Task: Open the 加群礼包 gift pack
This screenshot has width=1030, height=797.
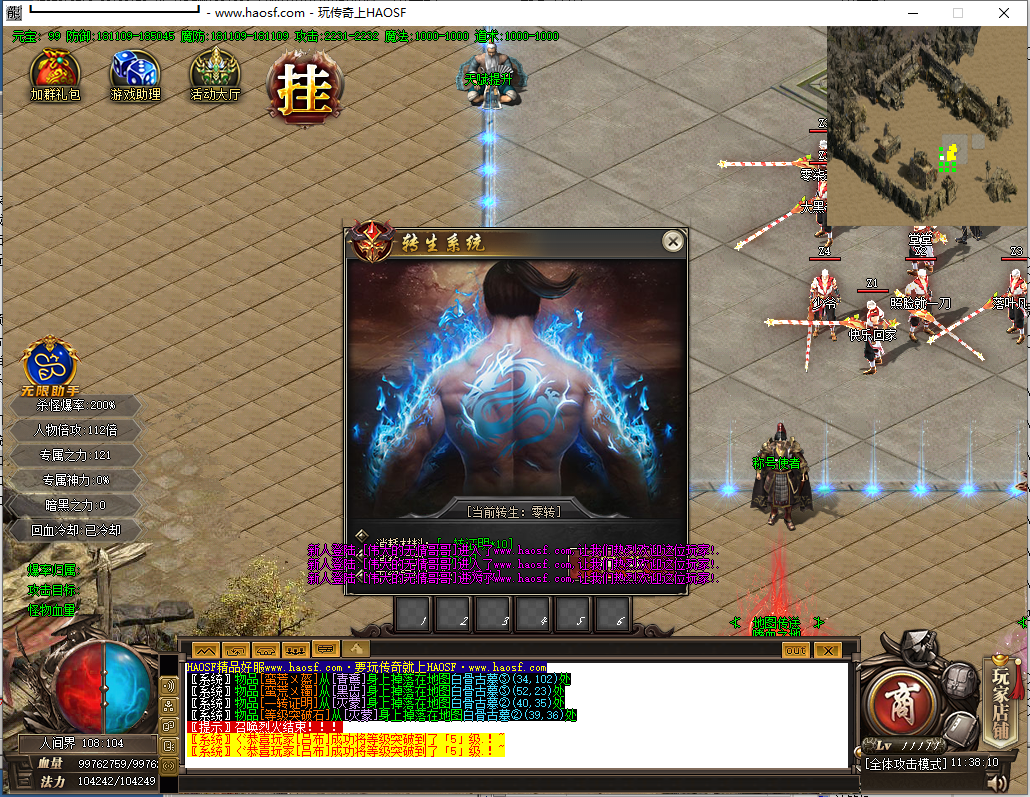Action: [54, 71]
